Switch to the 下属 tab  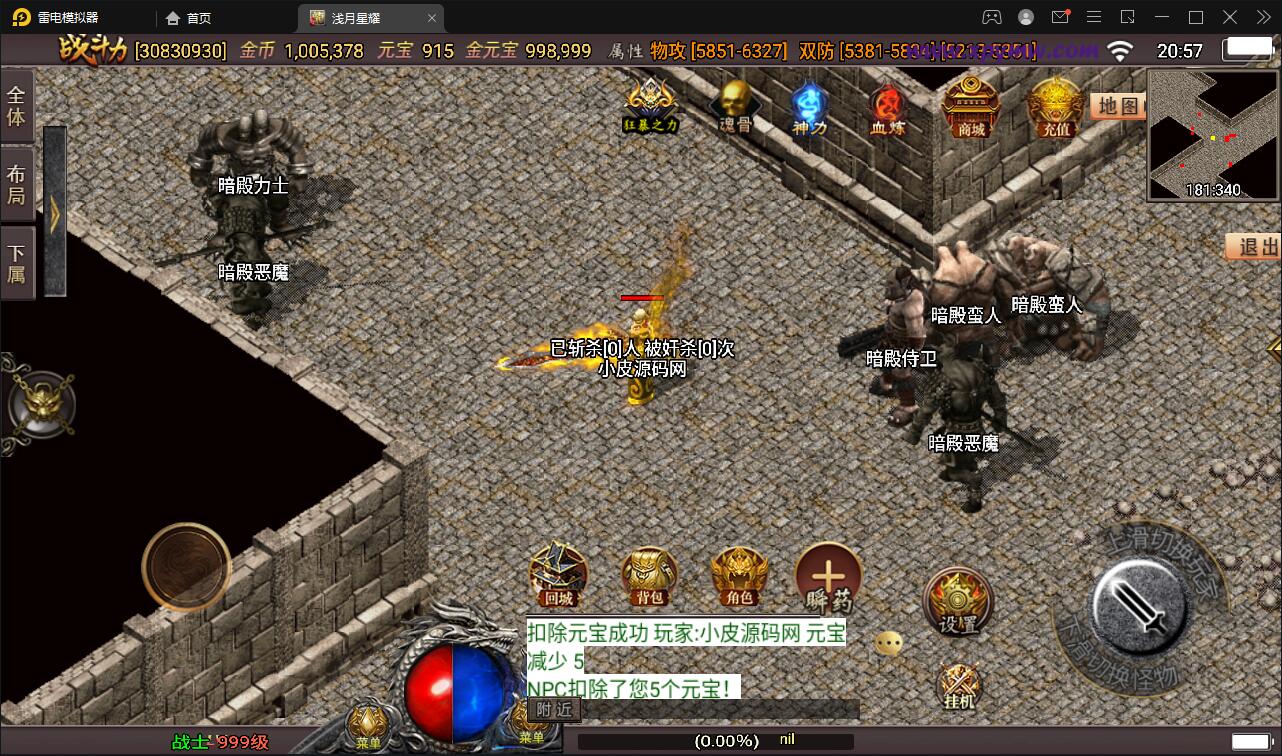click(x=17, y=263)
